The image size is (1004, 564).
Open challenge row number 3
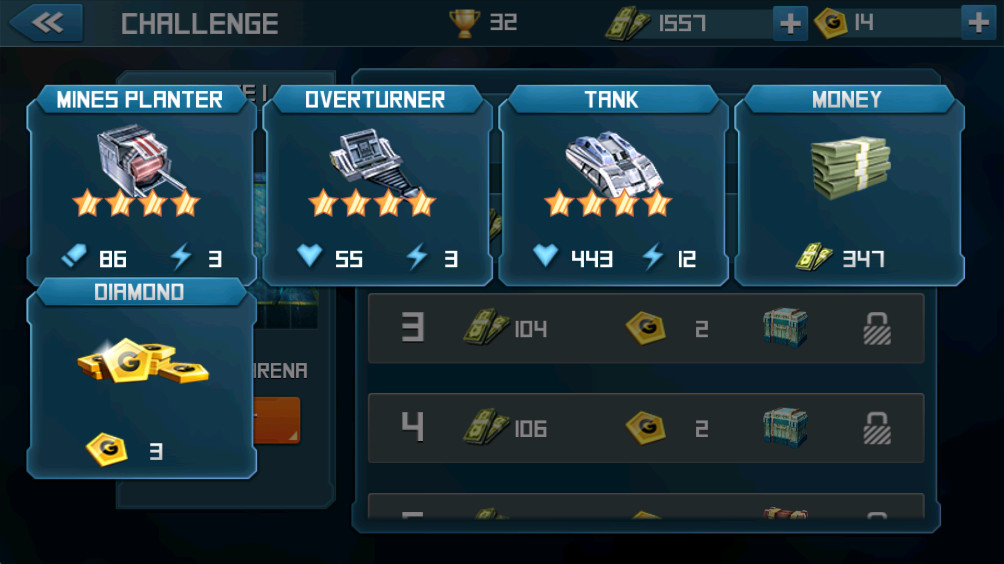(x=646, y=328)
